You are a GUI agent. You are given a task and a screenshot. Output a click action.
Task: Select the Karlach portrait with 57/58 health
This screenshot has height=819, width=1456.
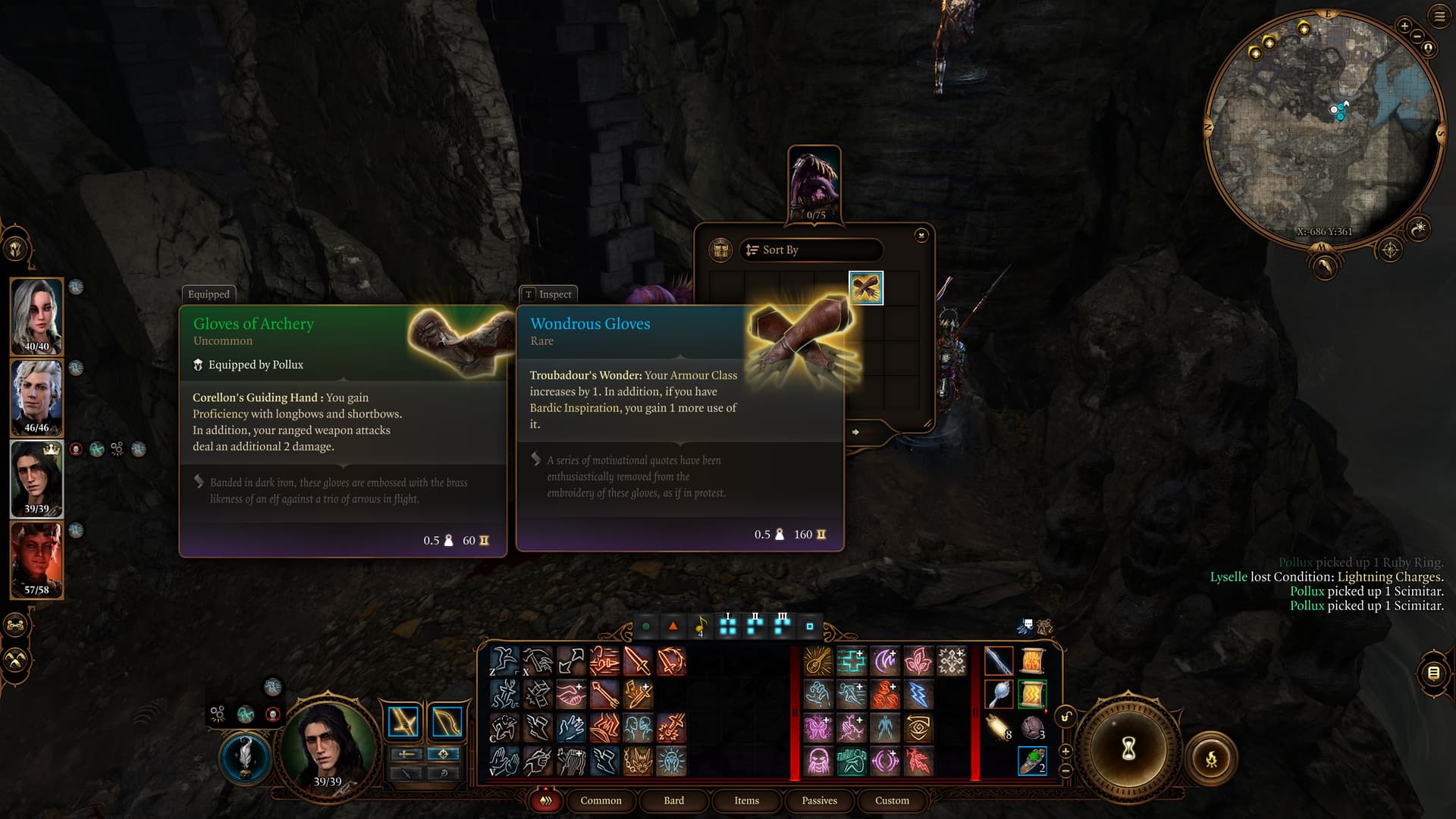(36, 560)
